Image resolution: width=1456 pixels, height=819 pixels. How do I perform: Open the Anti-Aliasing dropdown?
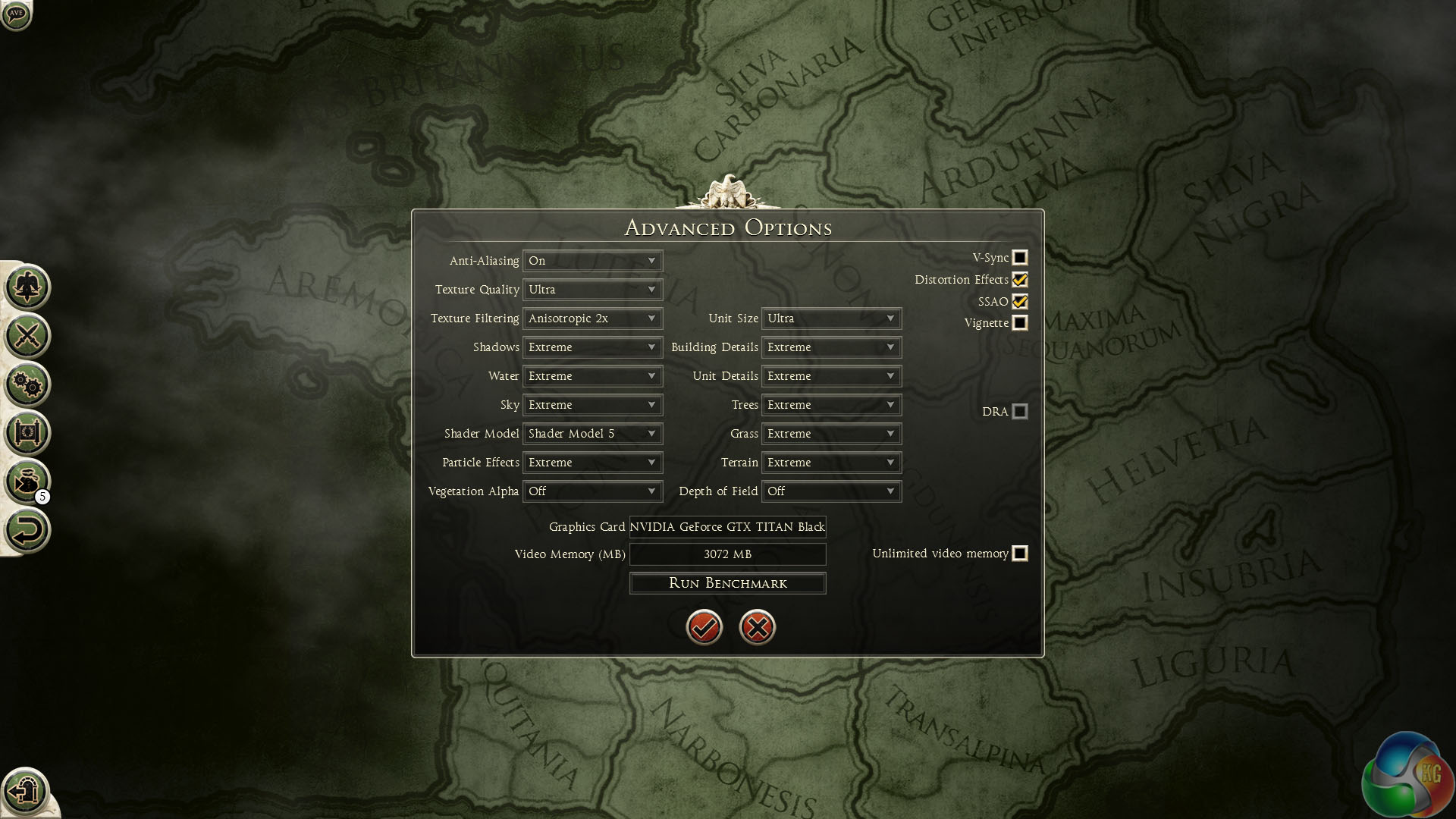(x=592, y=261)
